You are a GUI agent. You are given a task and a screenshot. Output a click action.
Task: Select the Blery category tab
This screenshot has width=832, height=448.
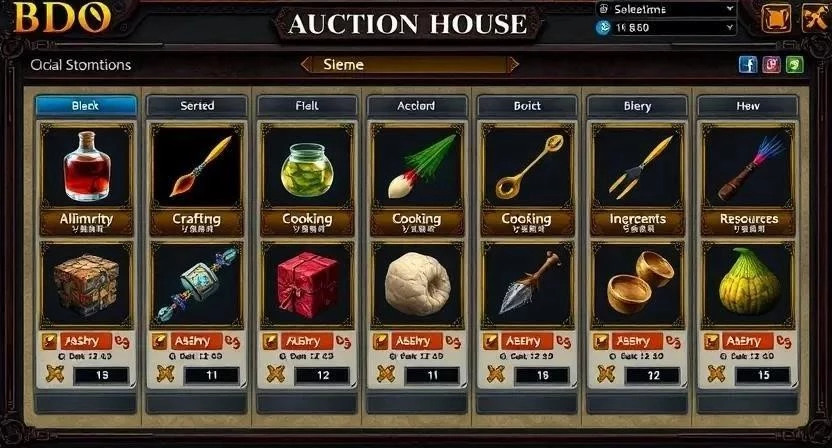[x=636, y=105]
